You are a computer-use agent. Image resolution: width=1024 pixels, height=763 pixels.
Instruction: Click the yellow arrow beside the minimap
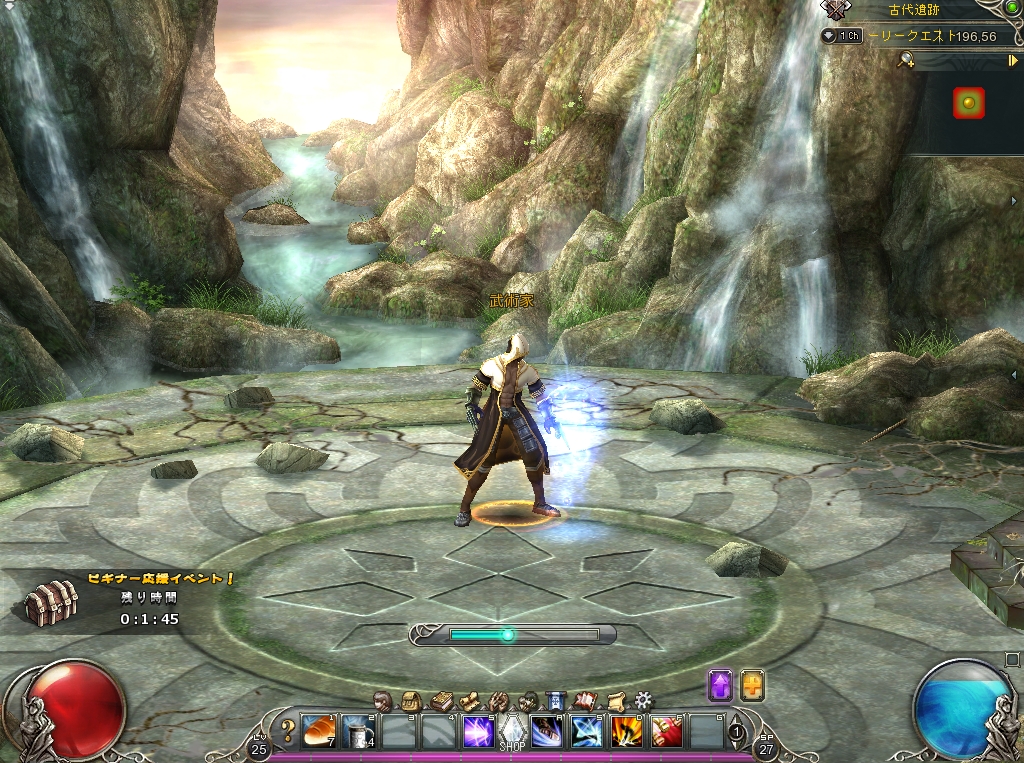pos(1013,61)
